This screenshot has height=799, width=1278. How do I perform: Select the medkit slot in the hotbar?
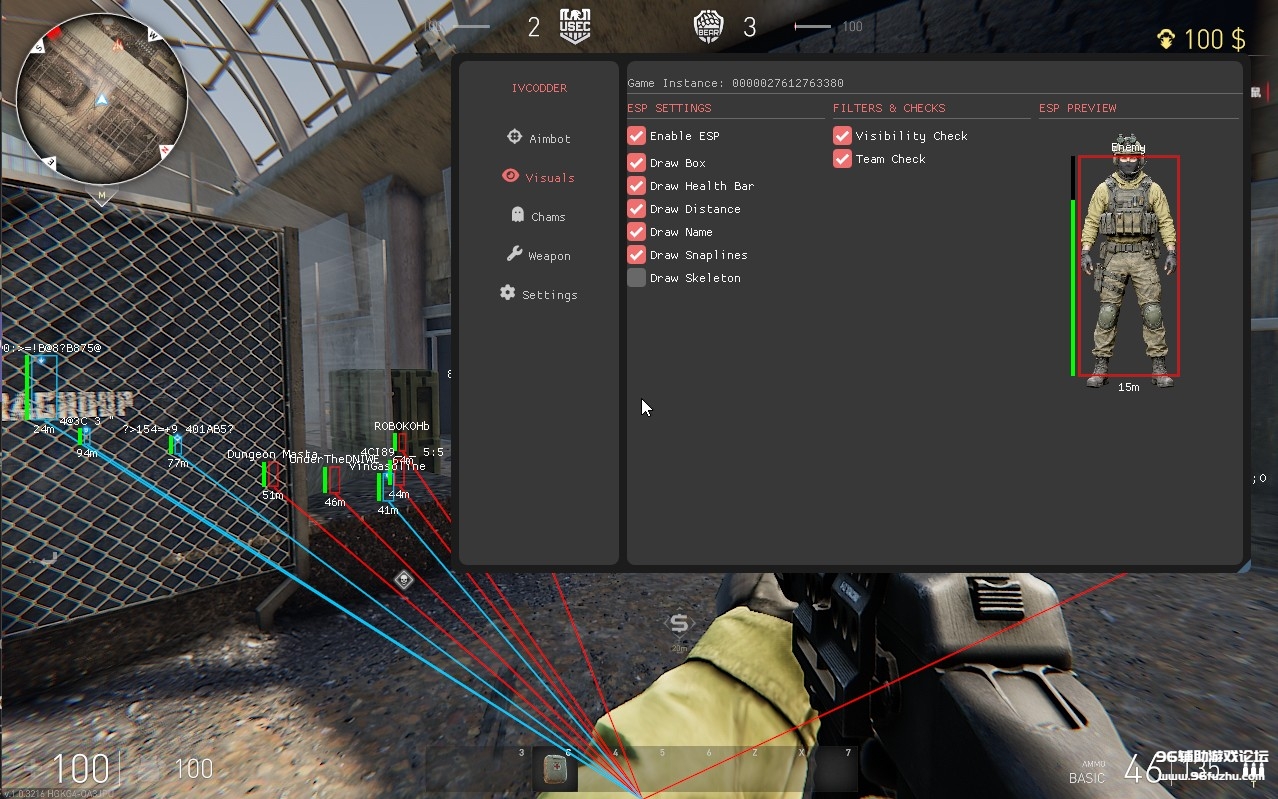554,769
